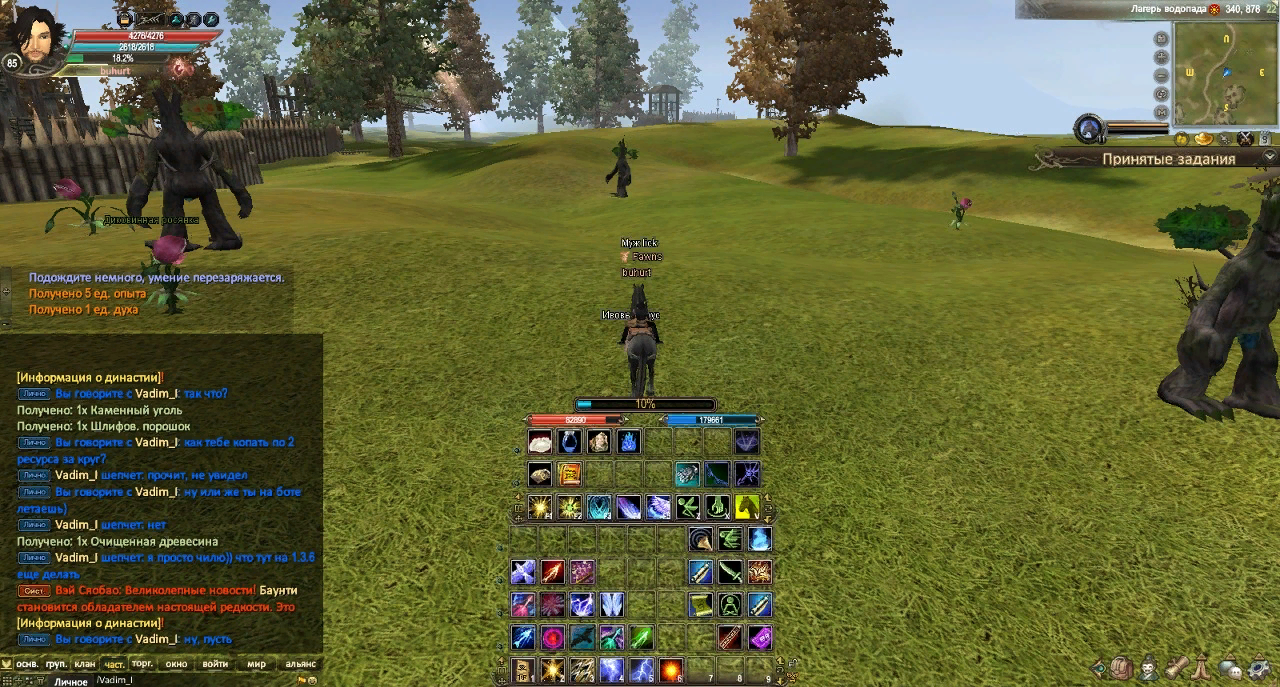The width and height of the screenshot is (1280, 687).
Task: Use the orange scroll book item
Action: point(569,474)
